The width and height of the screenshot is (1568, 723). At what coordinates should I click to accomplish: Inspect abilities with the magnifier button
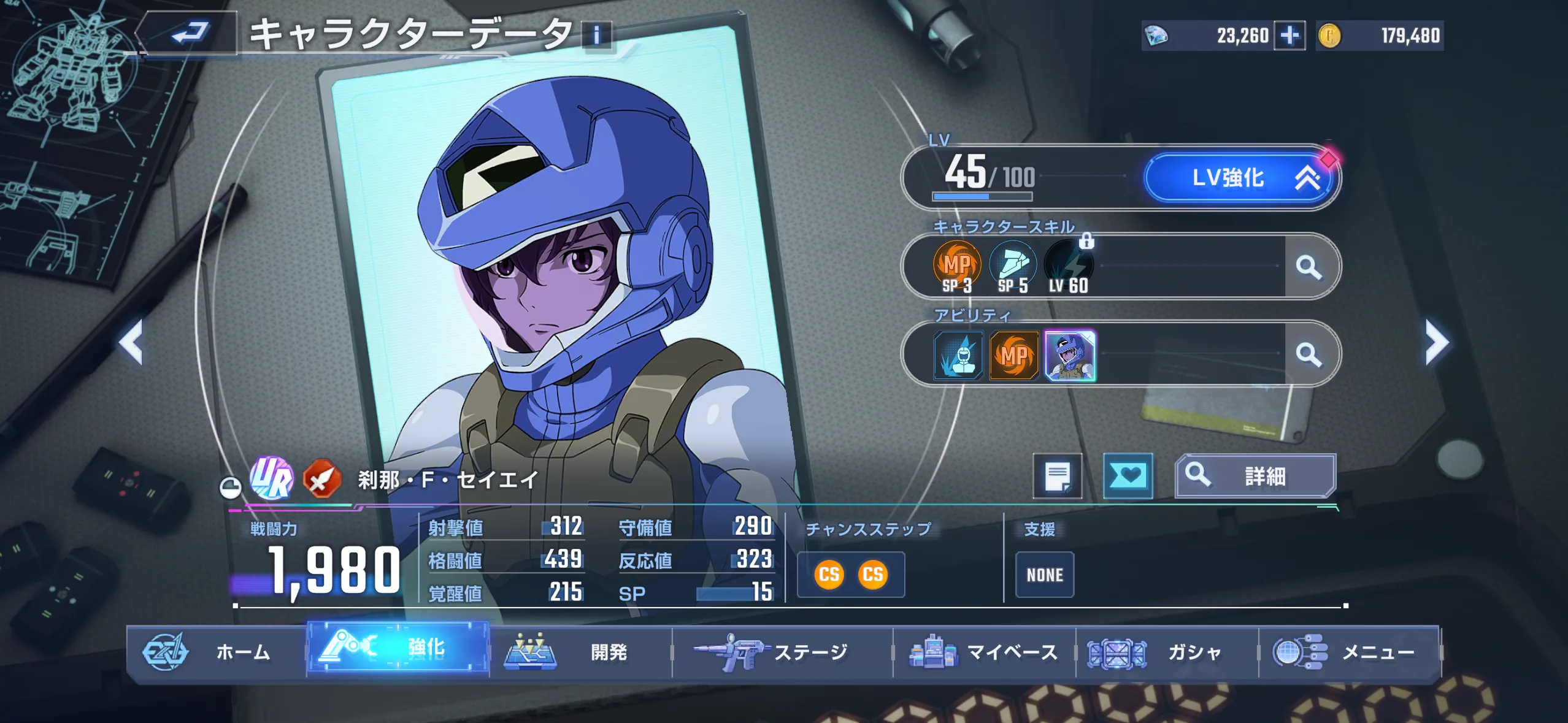tap(1309, 354)
